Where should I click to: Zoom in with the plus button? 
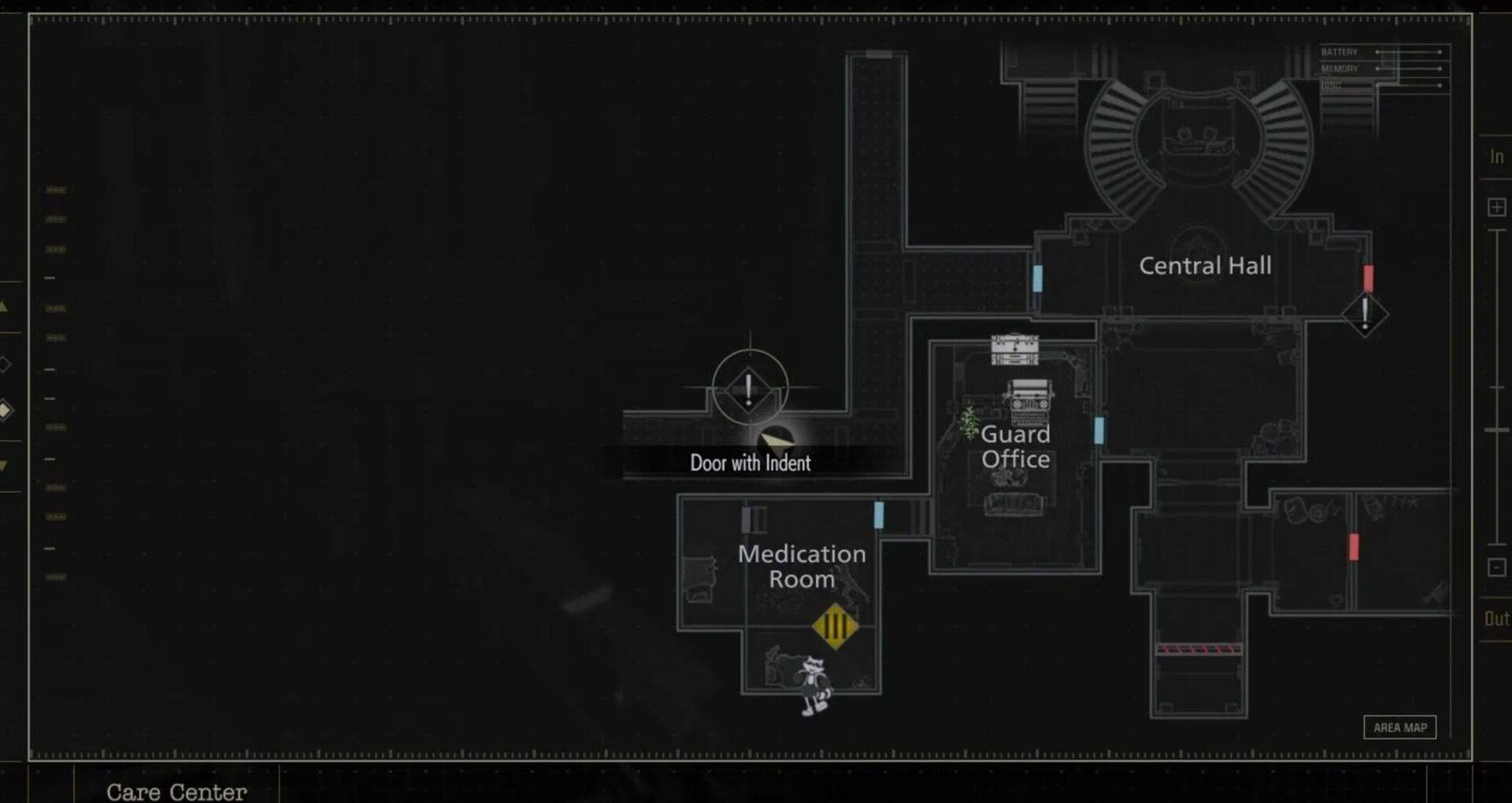(1496, 208)
